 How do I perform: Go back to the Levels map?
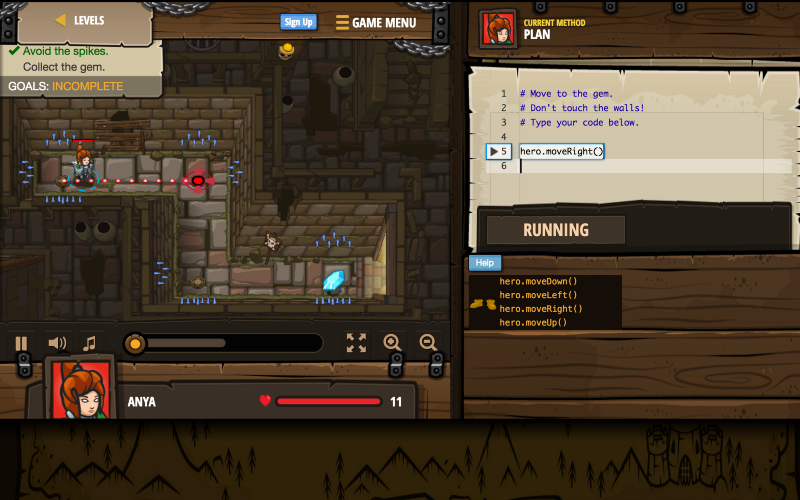pos(80,20)
